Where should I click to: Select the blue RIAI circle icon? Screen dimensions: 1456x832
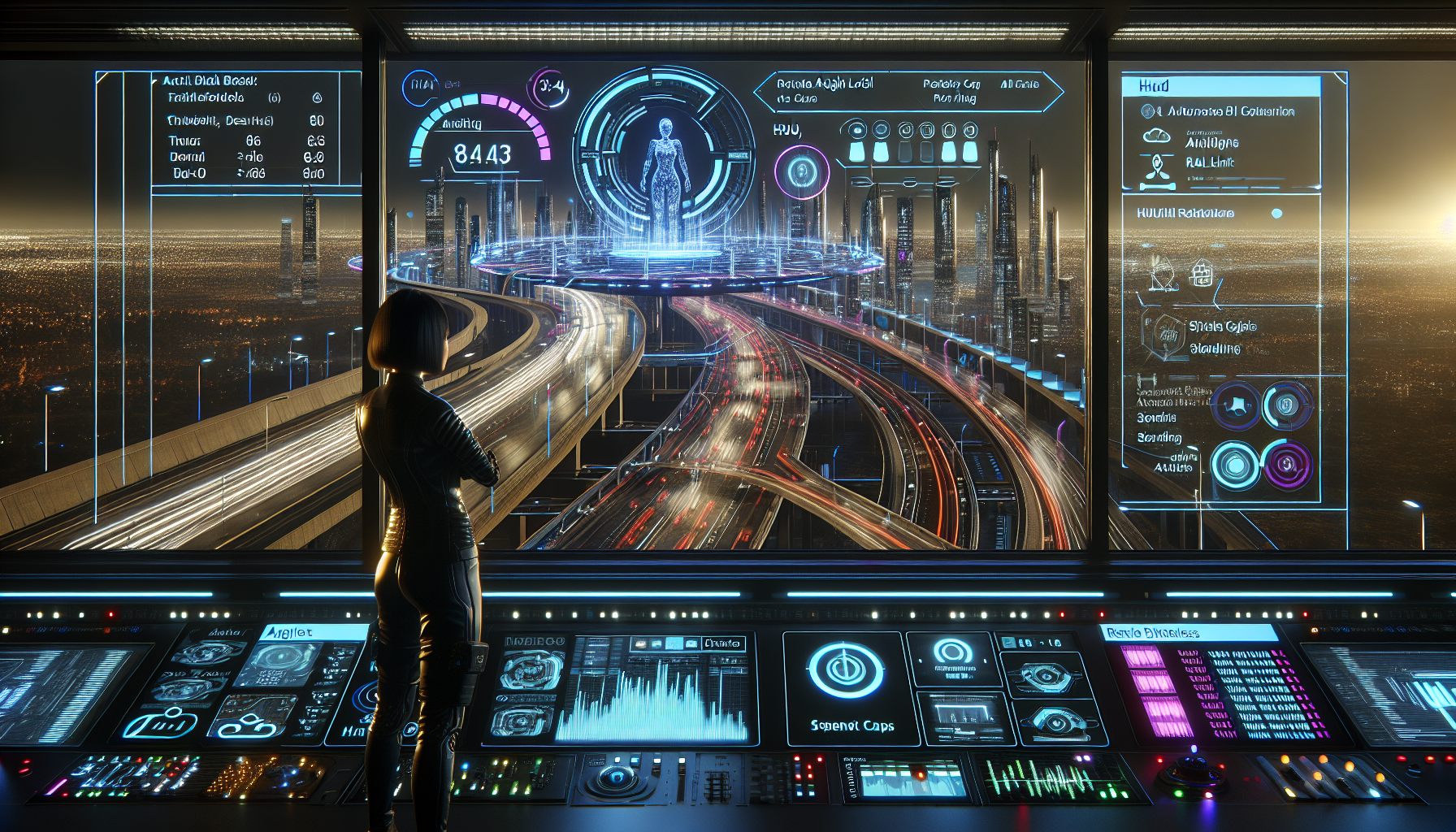pos(420,87)
